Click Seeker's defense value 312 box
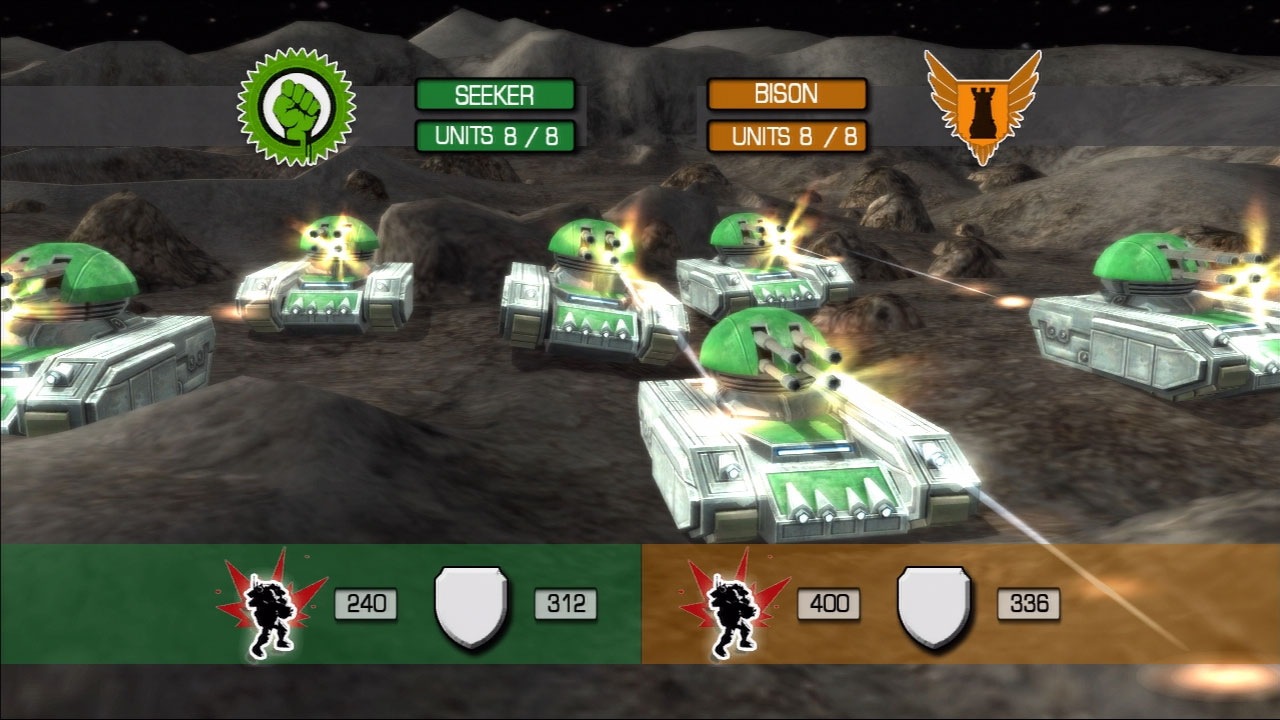The image size is (1280, 720). pyautogui.click(x=566, y=602)
